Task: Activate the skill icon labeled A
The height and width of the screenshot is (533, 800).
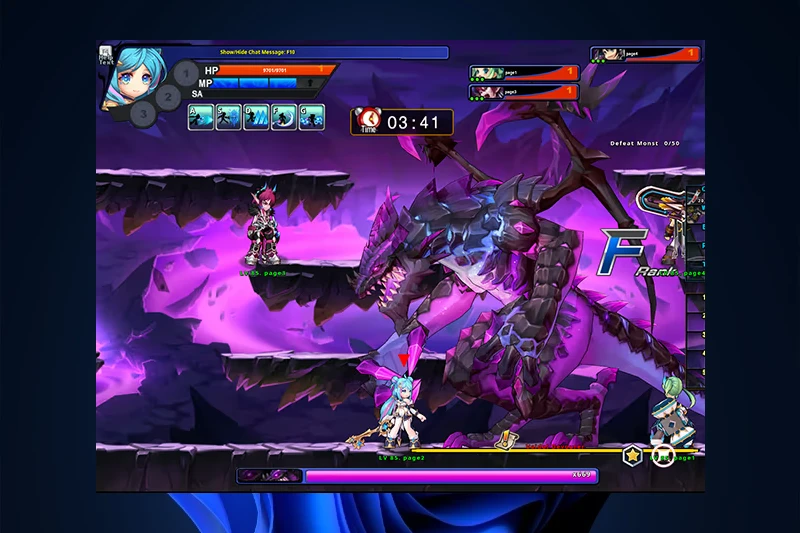Action: tap(201, 117)
